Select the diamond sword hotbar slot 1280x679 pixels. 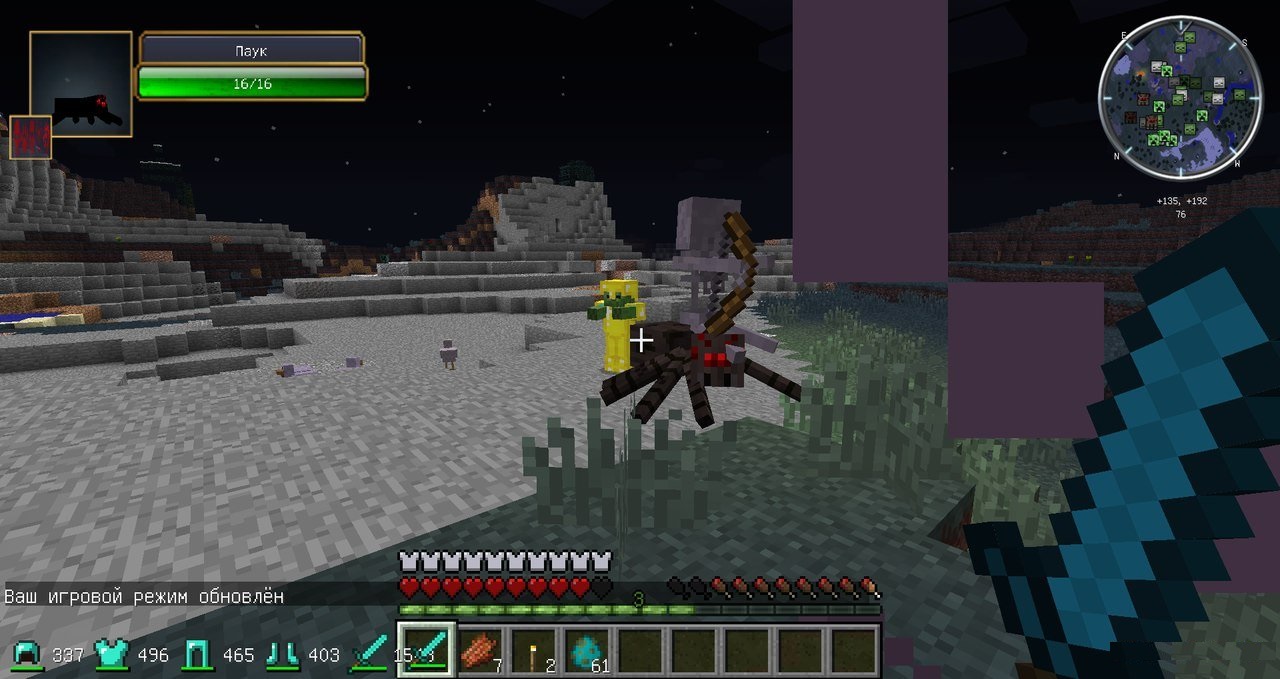coord(427,650)
